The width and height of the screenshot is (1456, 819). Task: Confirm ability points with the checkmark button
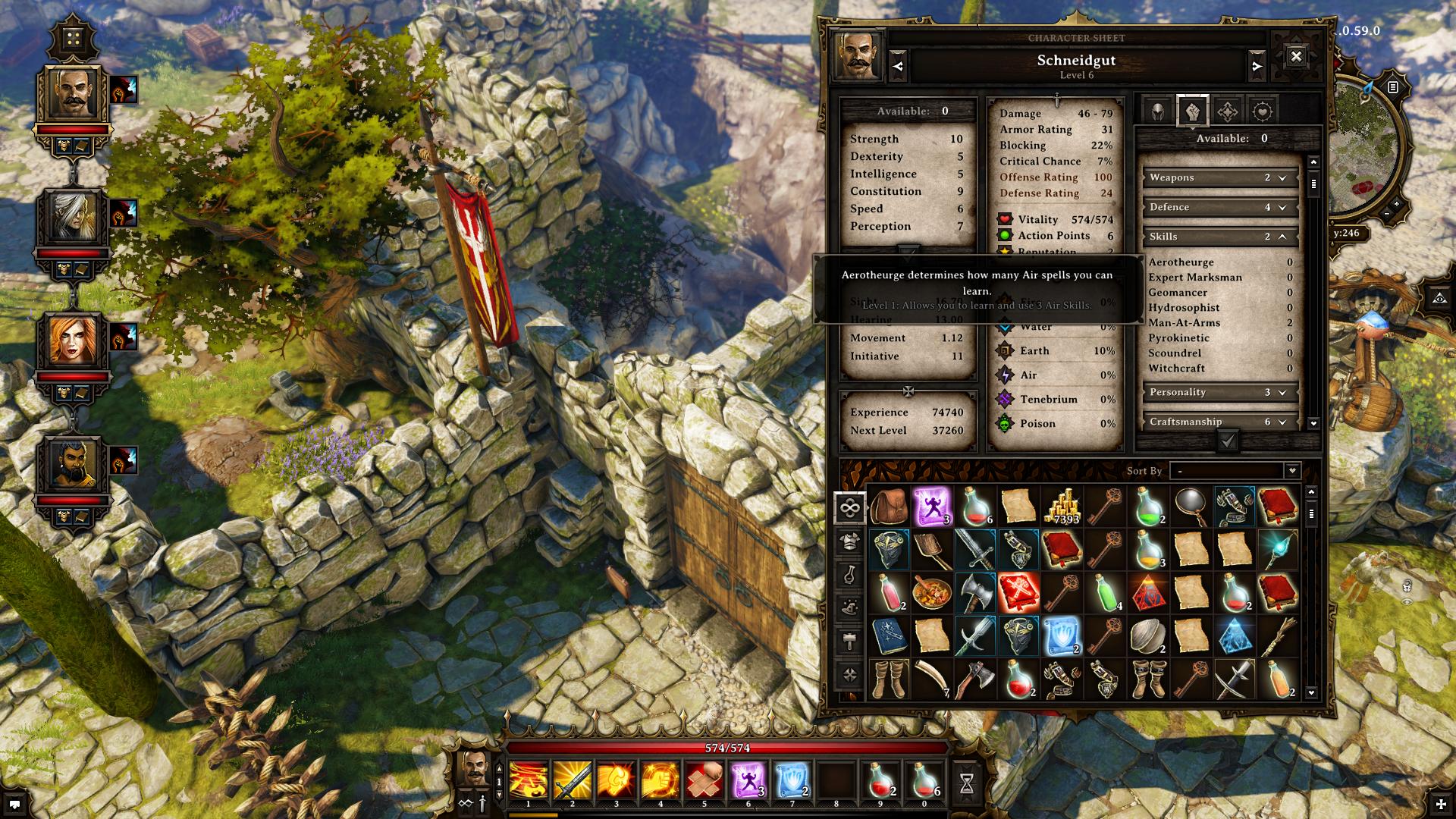coord(1228,441)
